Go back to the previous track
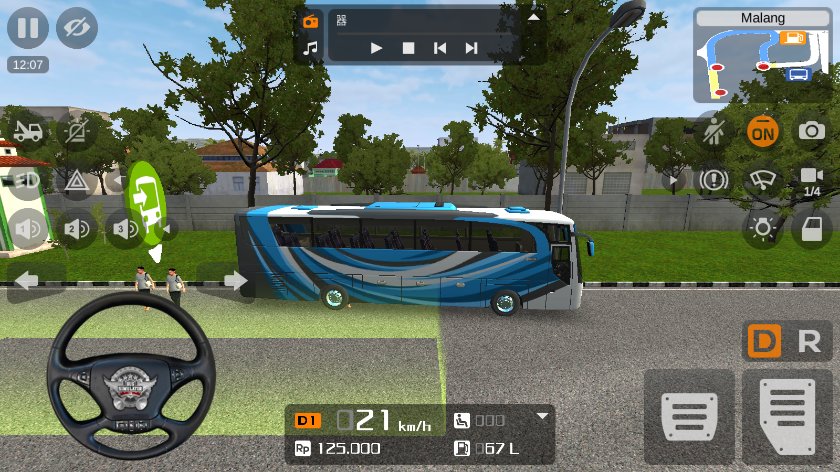Screen dimensions: 840x472 (x=439, y=47)
